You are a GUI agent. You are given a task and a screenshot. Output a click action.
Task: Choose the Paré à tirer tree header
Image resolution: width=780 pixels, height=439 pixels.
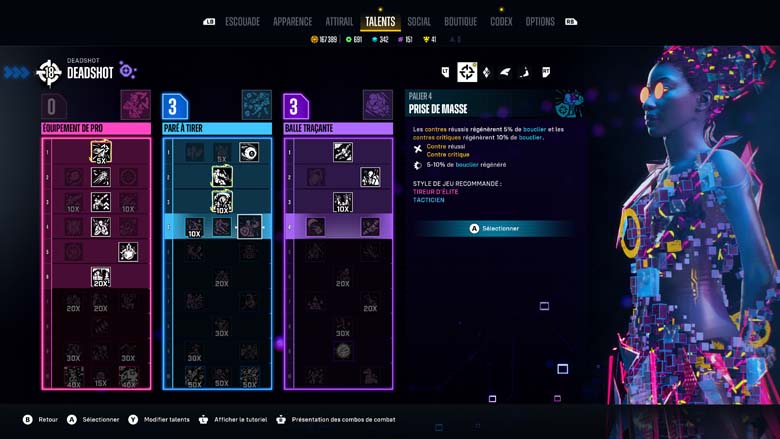pyautogui.click(x=217, y=128)
